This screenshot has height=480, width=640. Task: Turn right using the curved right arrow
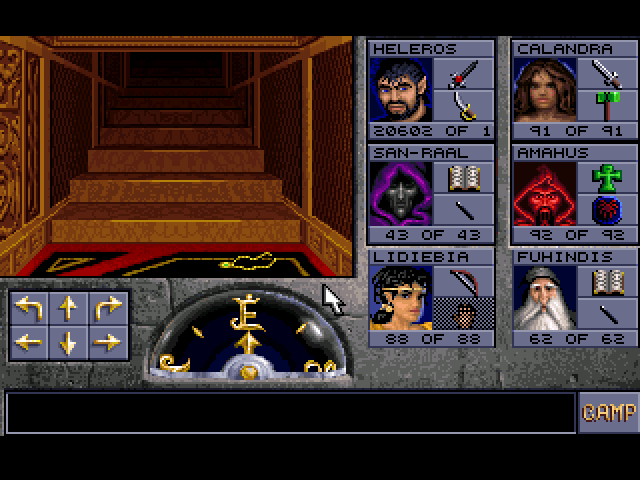107,309
